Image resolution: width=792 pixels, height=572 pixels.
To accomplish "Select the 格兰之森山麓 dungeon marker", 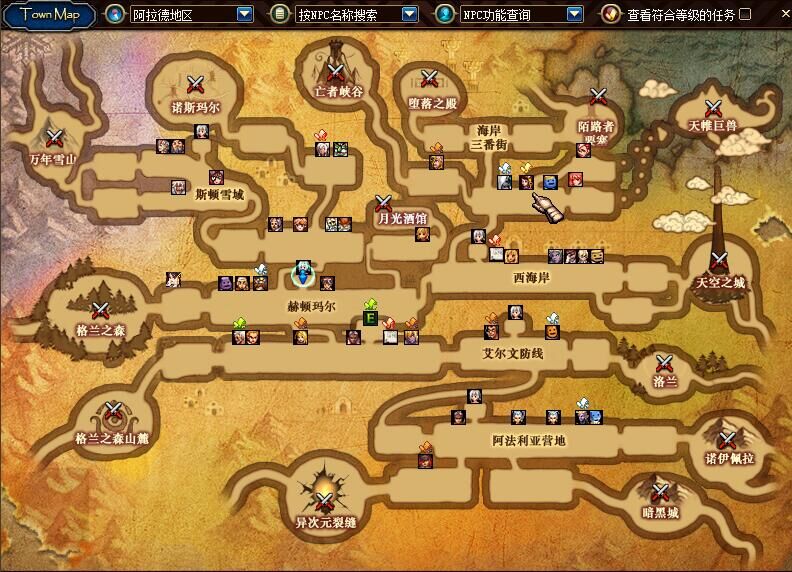I will [x=112, y=410].
